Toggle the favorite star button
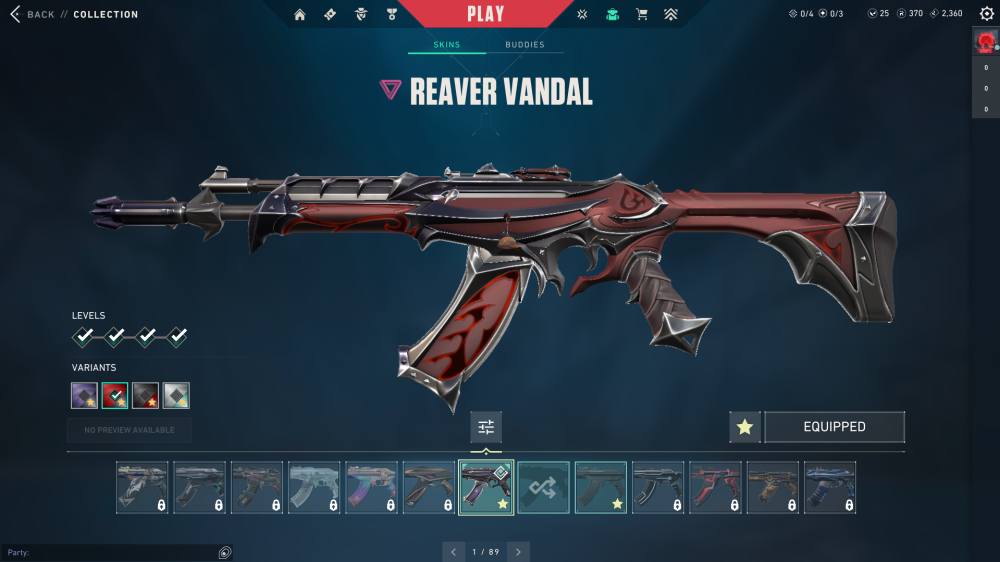 click(744, 427)
